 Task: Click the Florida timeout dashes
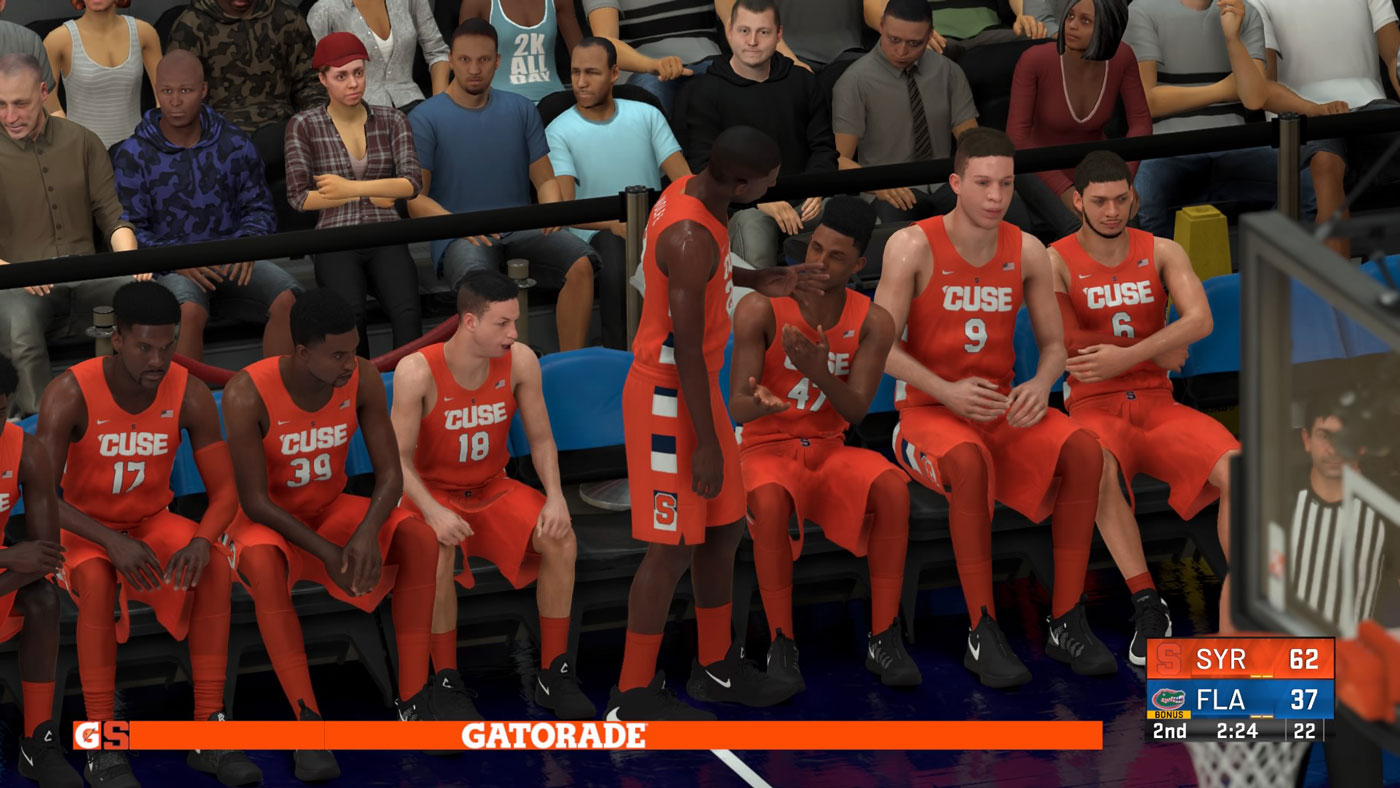click(1263, 716)
